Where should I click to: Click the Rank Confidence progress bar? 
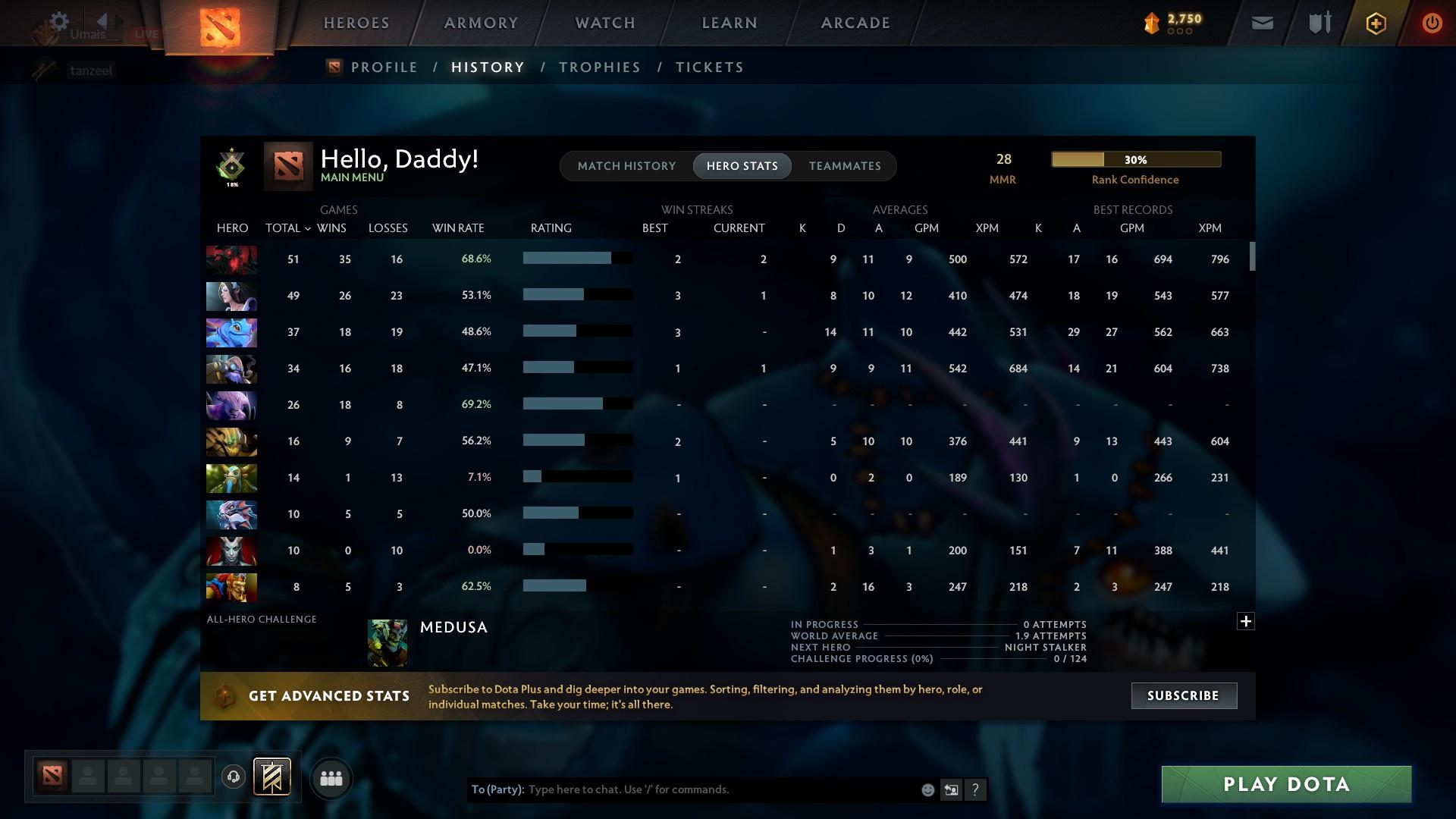tap(1134, 159)
